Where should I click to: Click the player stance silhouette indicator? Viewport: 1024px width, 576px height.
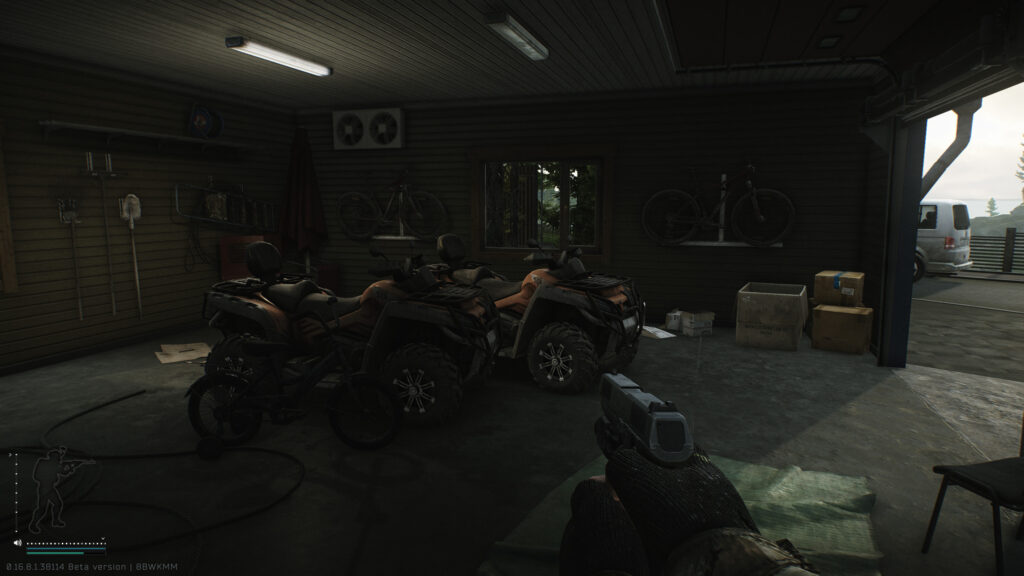[52, 490]
